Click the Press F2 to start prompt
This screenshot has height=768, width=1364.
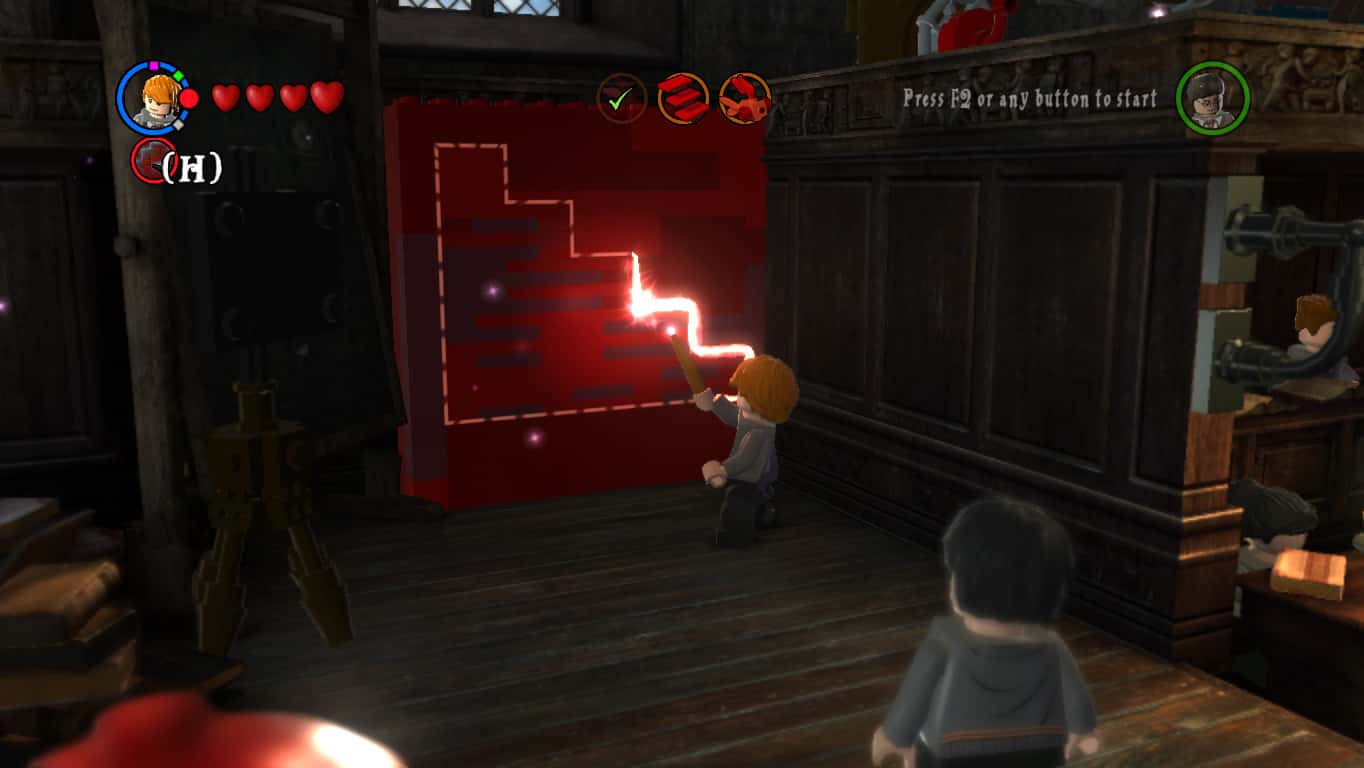(x=1028, y=98)
